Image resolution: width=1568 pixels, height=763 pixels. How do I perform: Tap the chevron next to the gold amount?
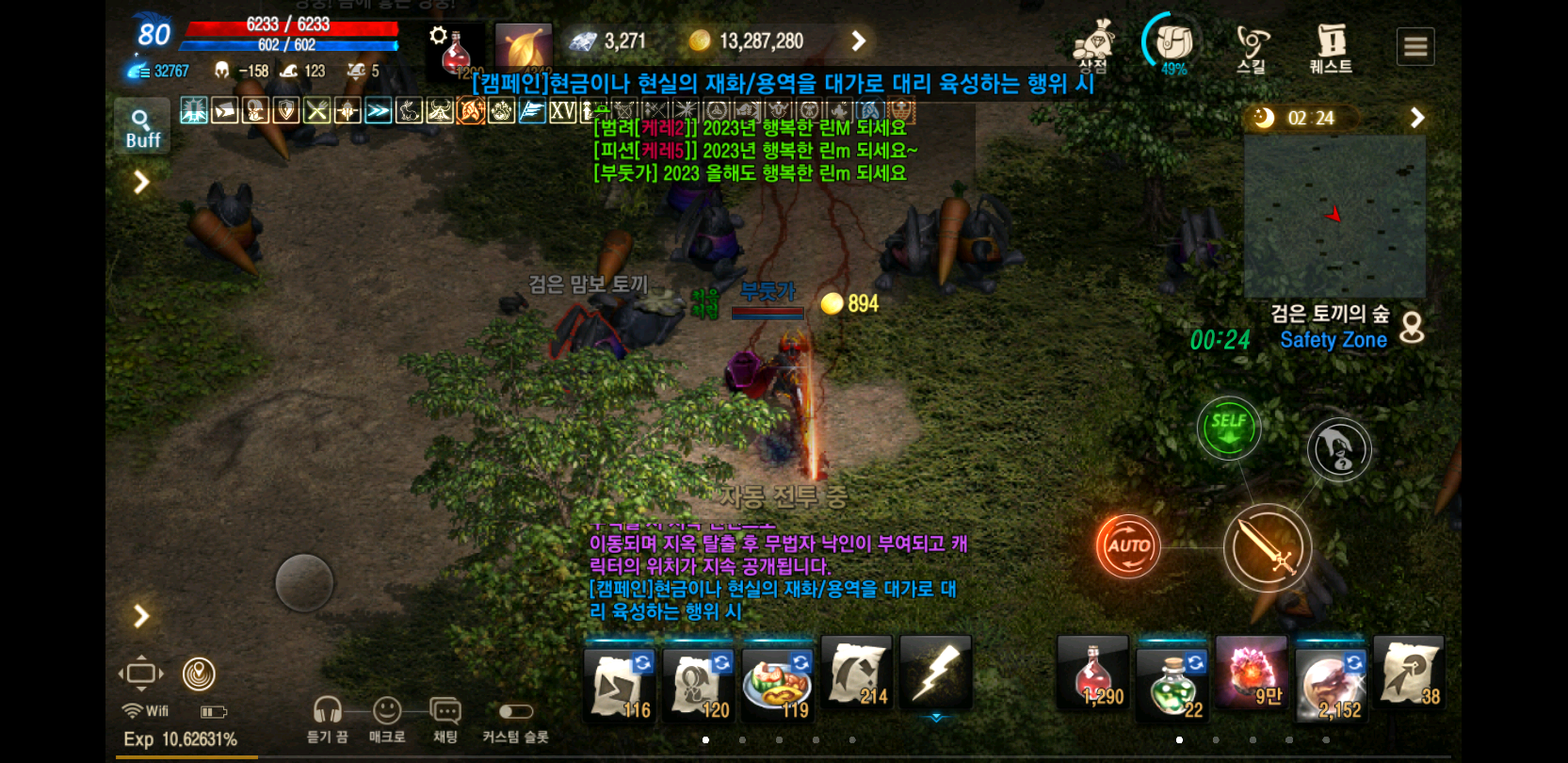tap(858, 41)
